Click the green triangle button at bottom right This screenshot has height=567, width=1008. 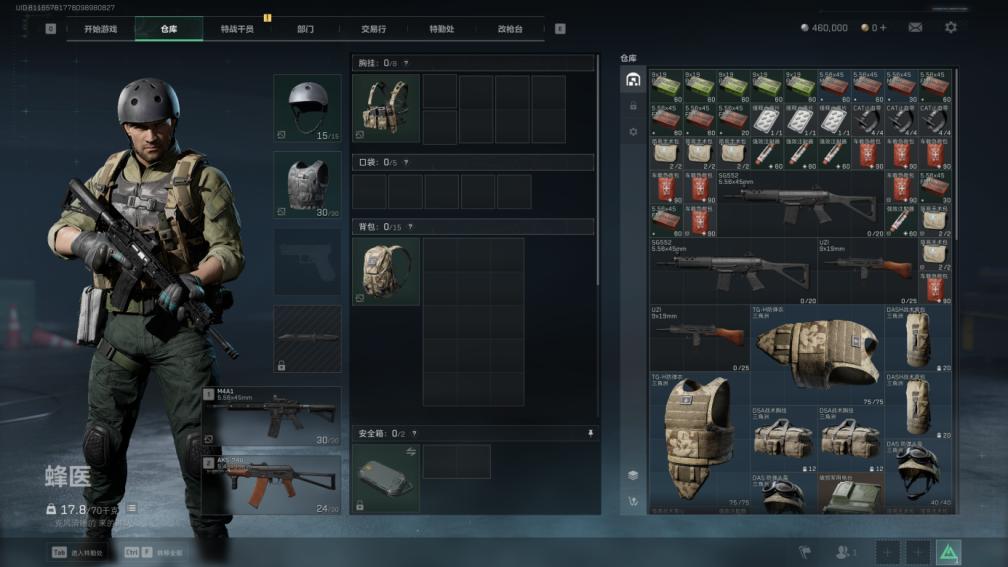pyautogui.click(x=947, y=552)
